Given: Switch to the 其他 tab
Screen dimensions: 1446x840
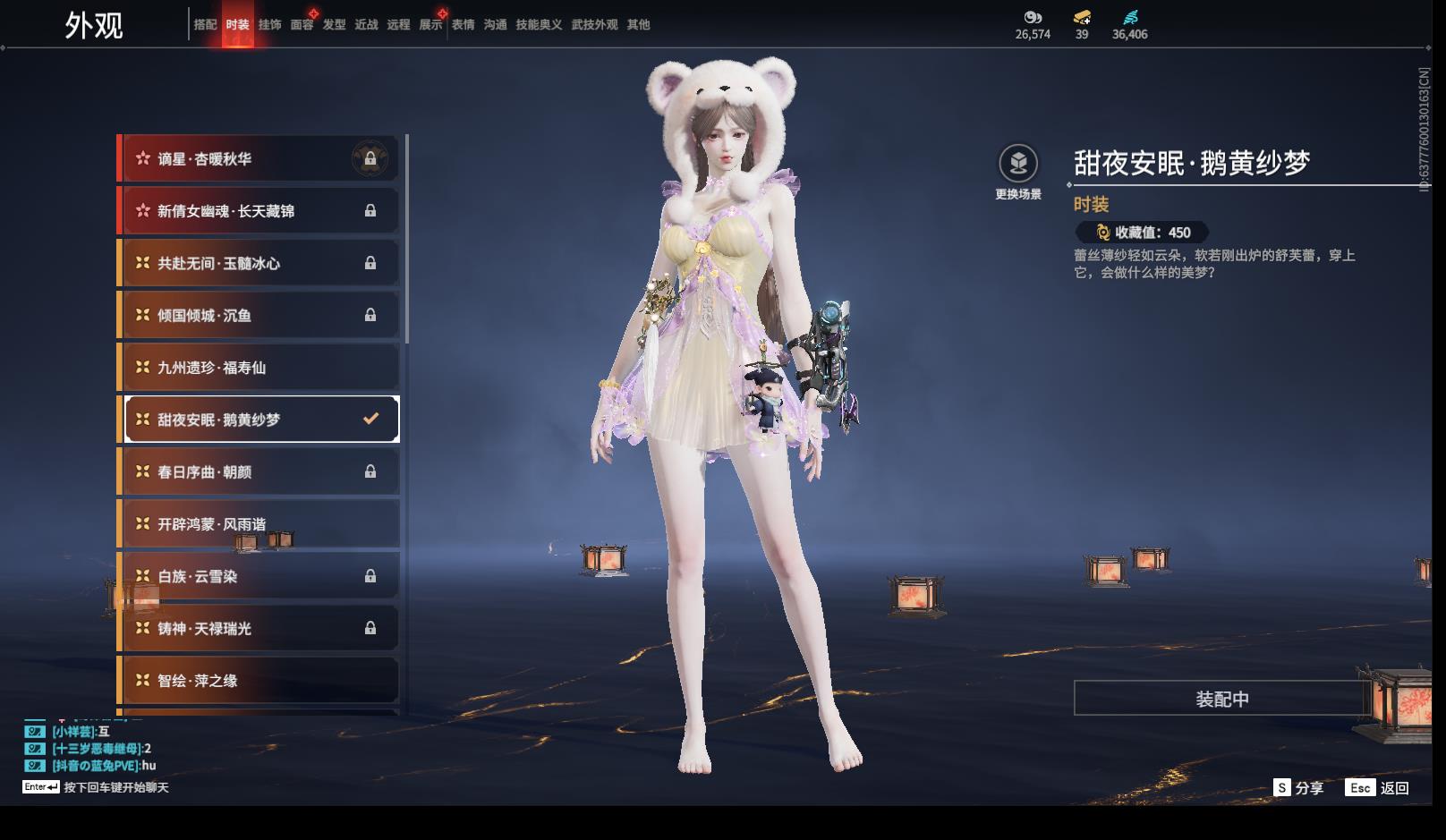Looking at the screenshot, I should click(x=638, y=25).
